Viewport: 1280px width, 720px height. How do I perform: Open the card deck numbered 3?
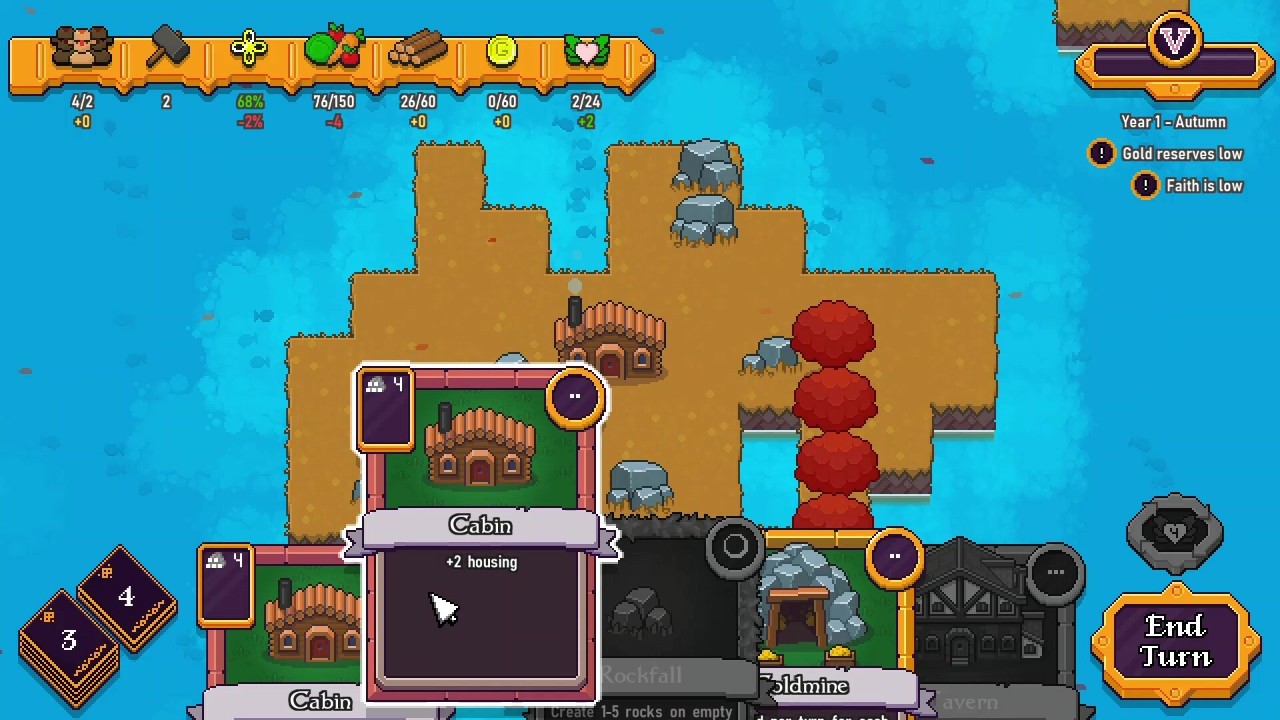[68, 642]
